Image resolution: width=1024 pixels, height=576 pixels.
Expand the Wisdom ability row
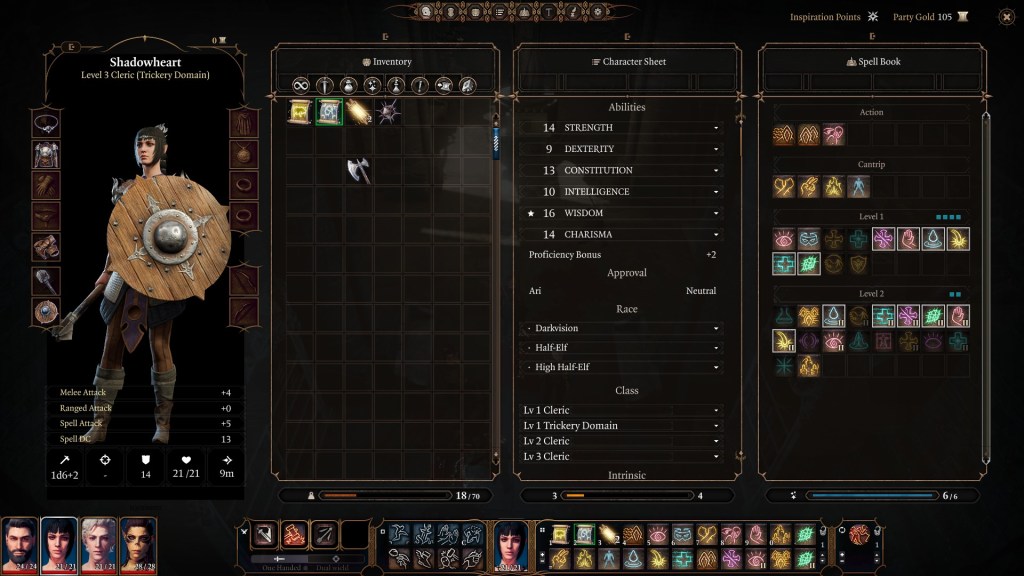[x=716, y=213]
